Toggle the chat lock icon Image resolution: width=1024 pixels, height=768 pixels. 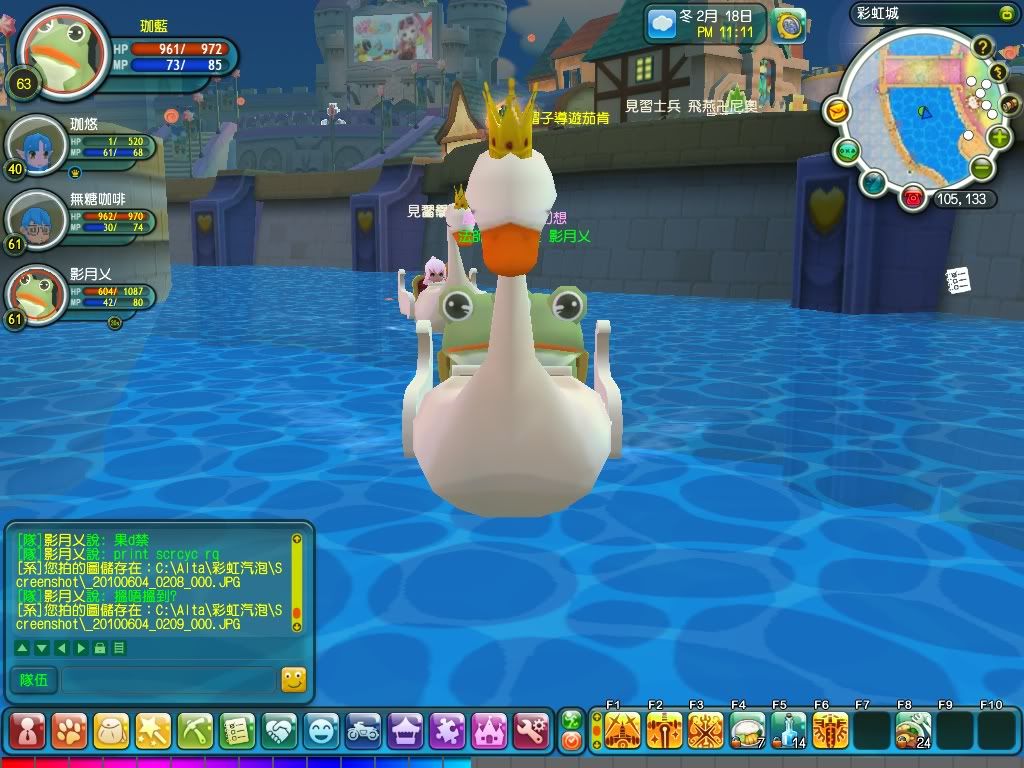pyautogui.click(x=100, y=648)
